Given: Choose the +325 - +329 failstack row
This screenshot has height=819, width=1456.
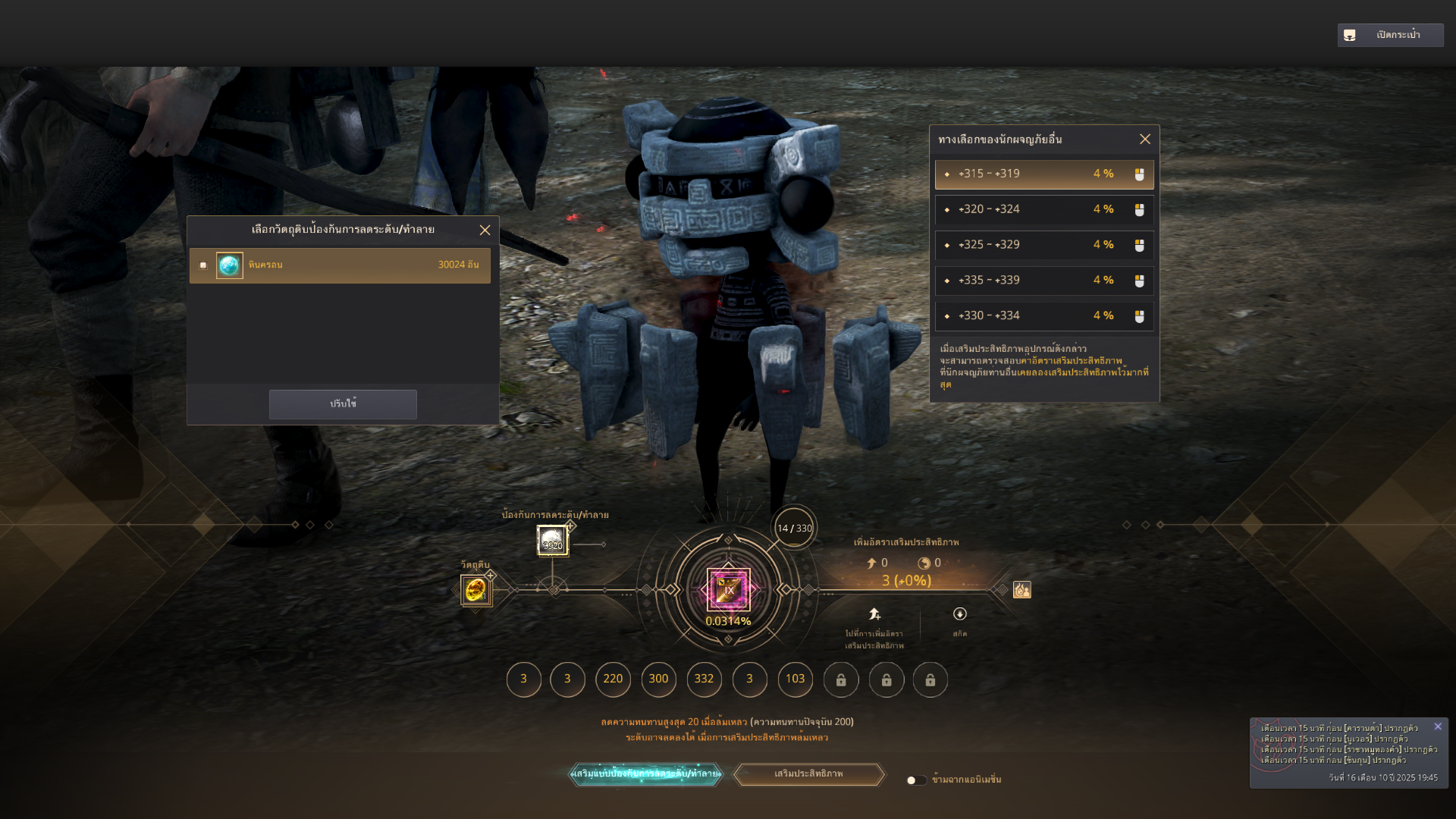Looking at the screenshot, I should 1043,245.
